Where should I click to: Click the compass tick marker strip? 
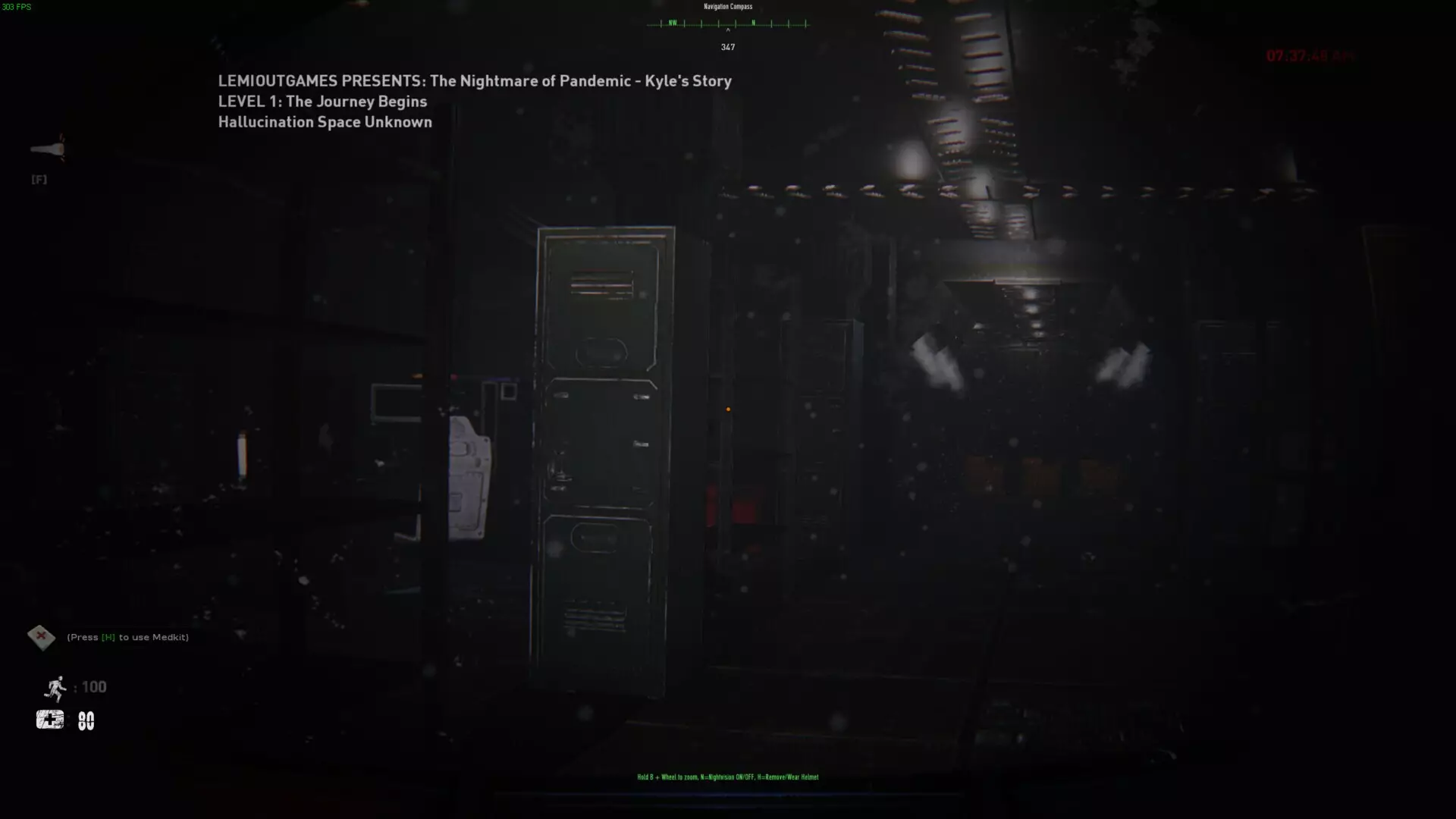pos(727,24)
